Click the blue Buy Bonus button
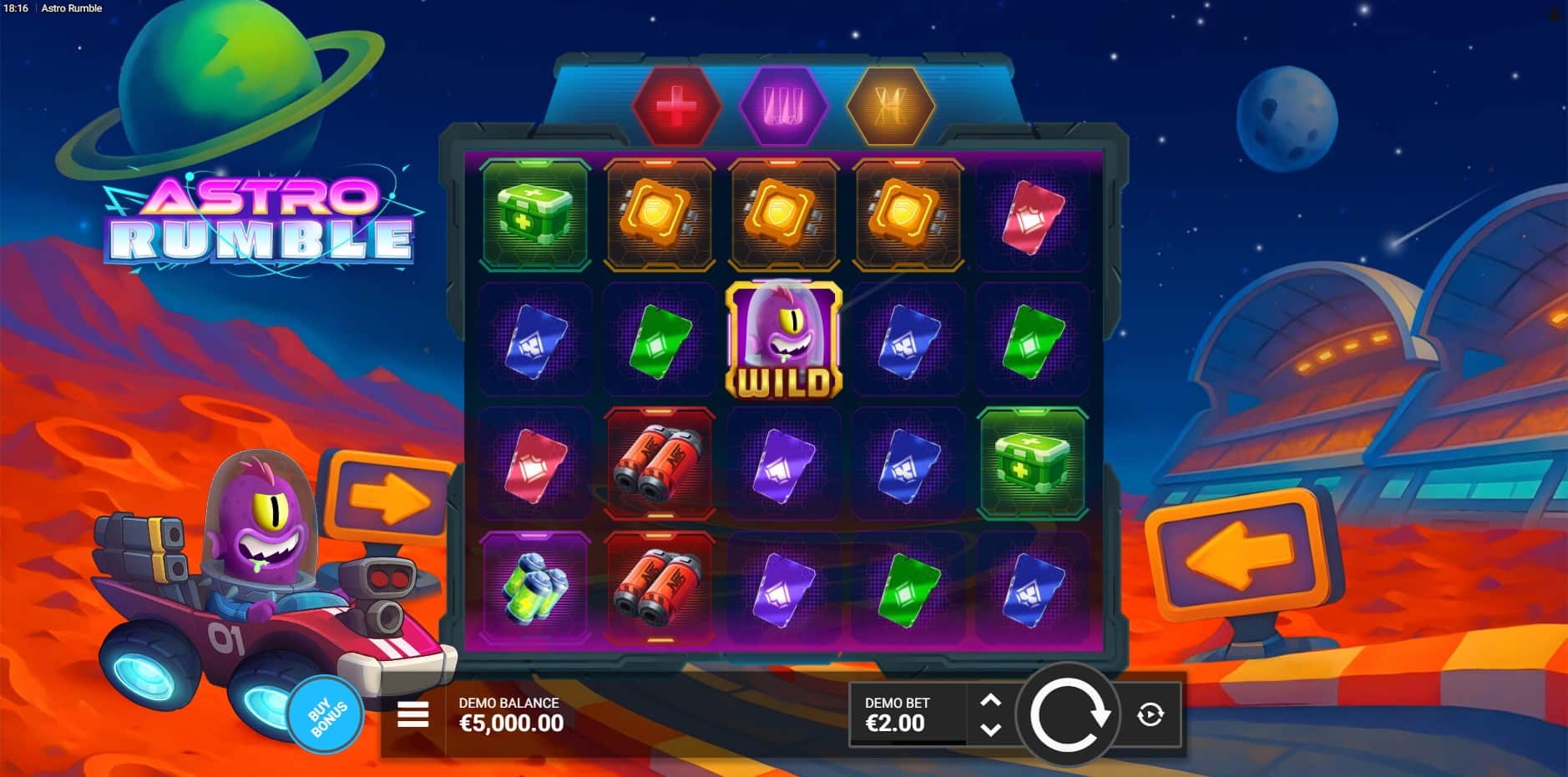 [326, 715]
